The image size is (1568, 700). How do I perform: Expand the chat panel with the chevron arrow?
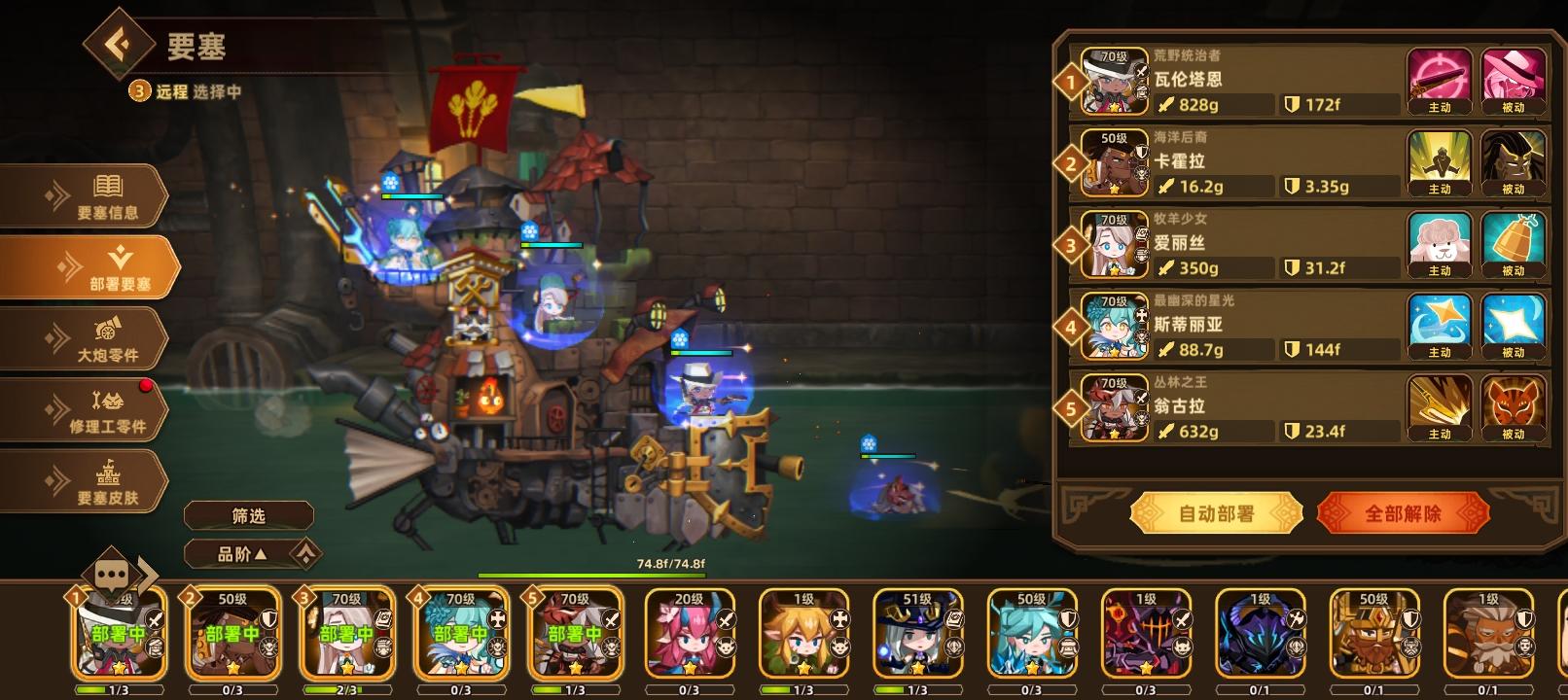point(148,576)
